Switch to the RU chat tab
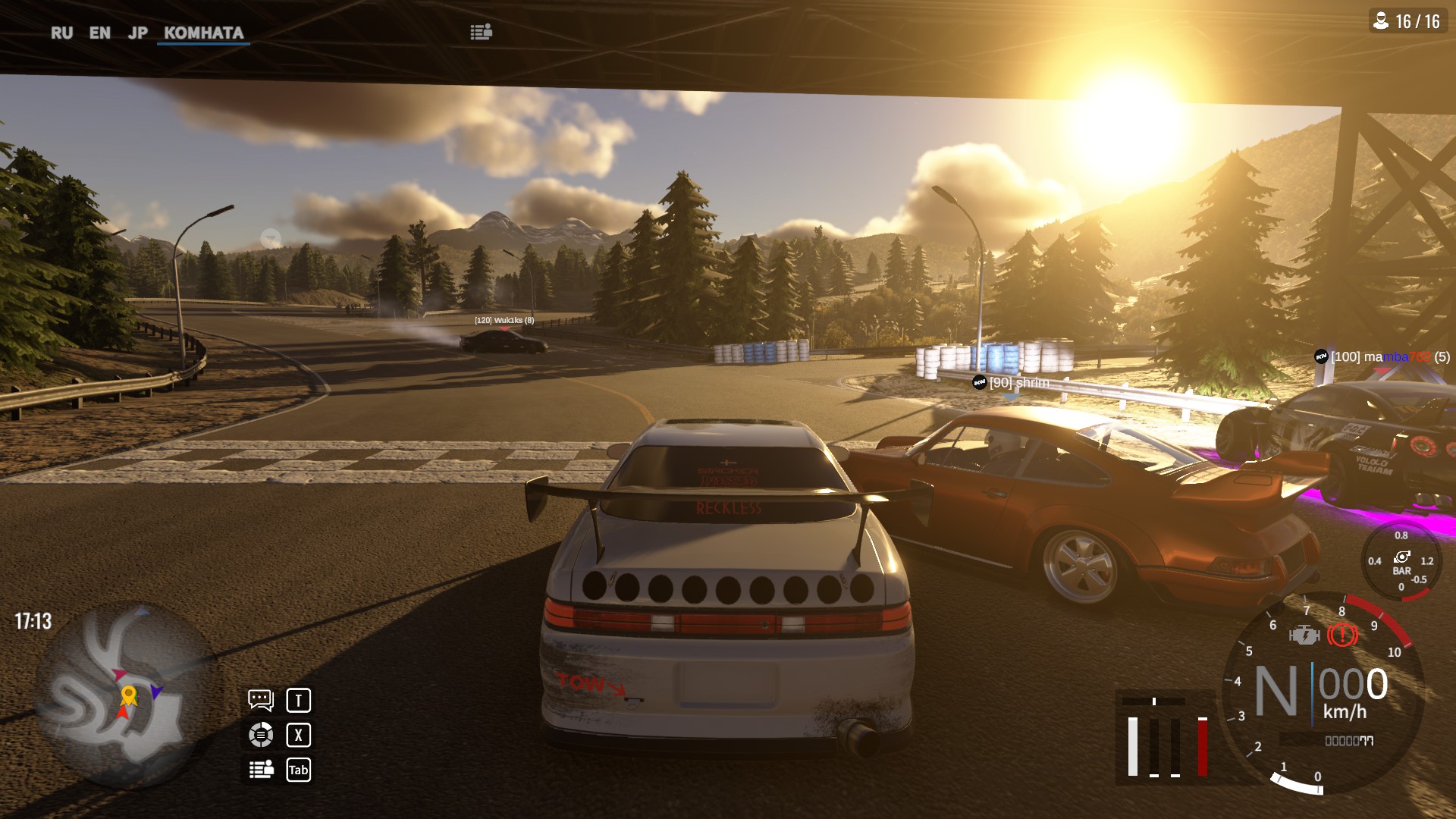This screenshot has width=1456, height=819. pos(61,33)
